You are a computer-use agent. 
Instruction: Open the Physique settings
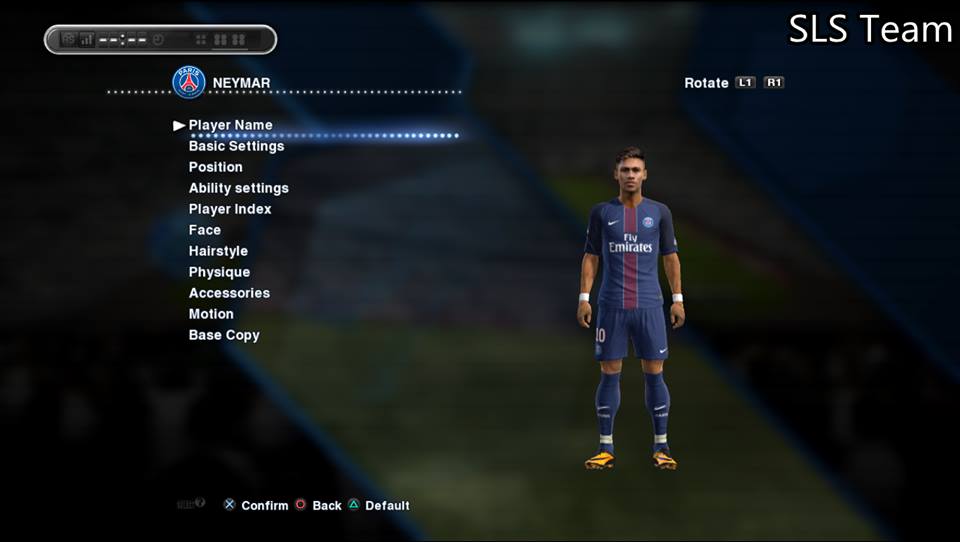pyautogui.click(x=219, y=272)
